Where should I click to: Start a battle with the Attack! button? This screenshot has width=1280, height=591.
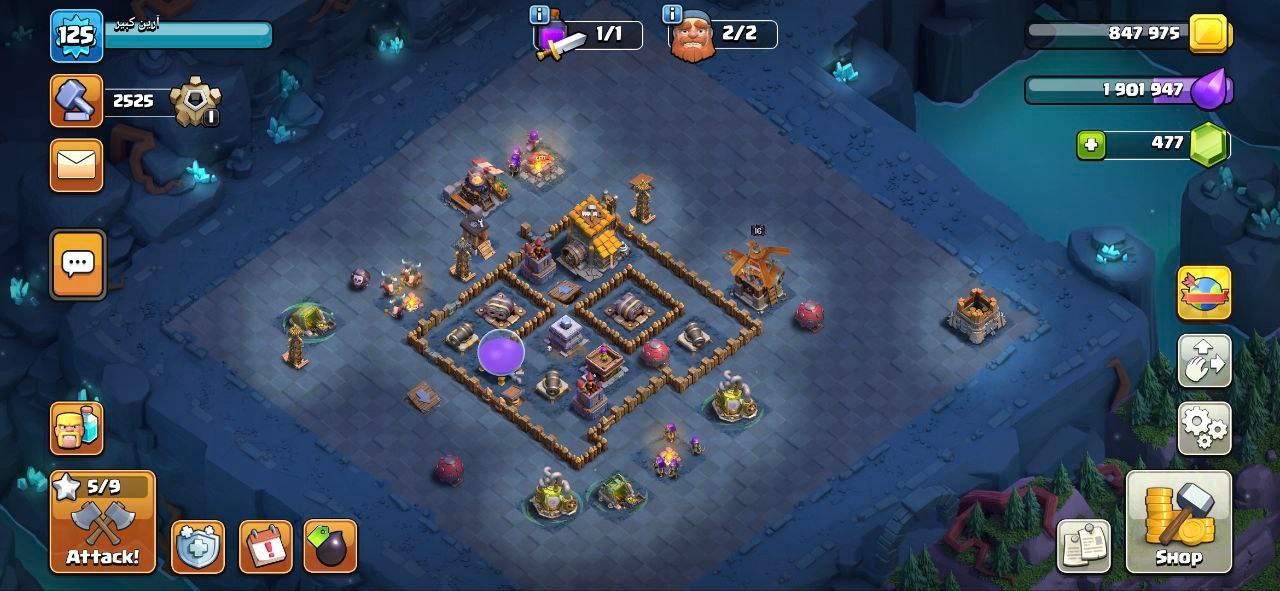(x=103, y=522)
